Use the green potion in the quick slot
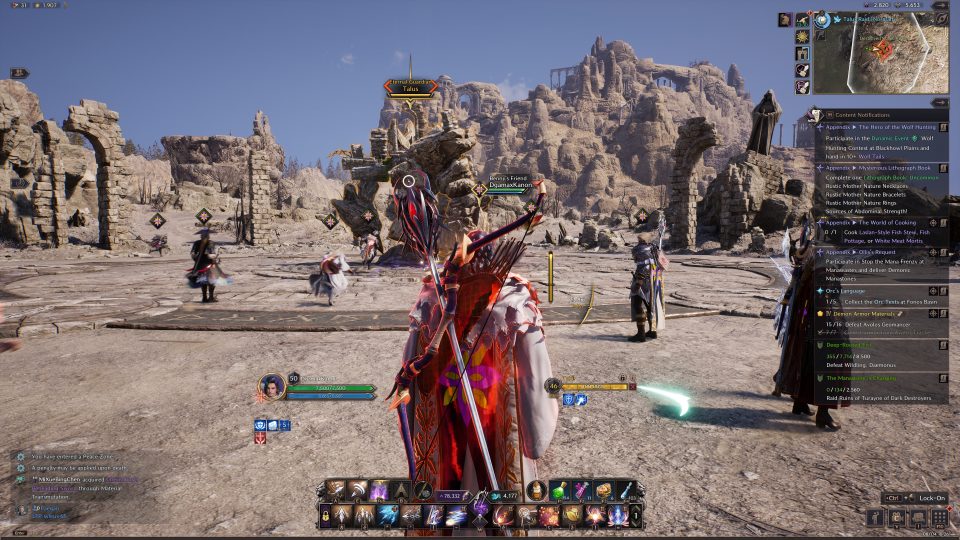 560,490
